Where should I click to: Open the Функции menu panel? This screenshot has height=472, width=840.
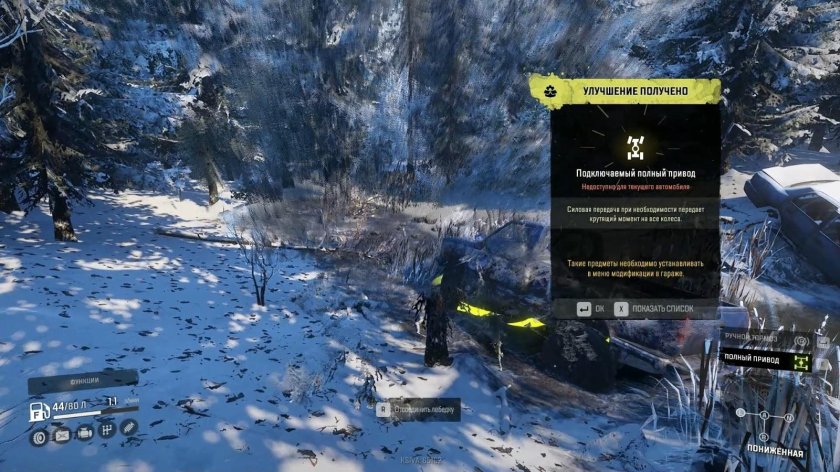point(83,380)
